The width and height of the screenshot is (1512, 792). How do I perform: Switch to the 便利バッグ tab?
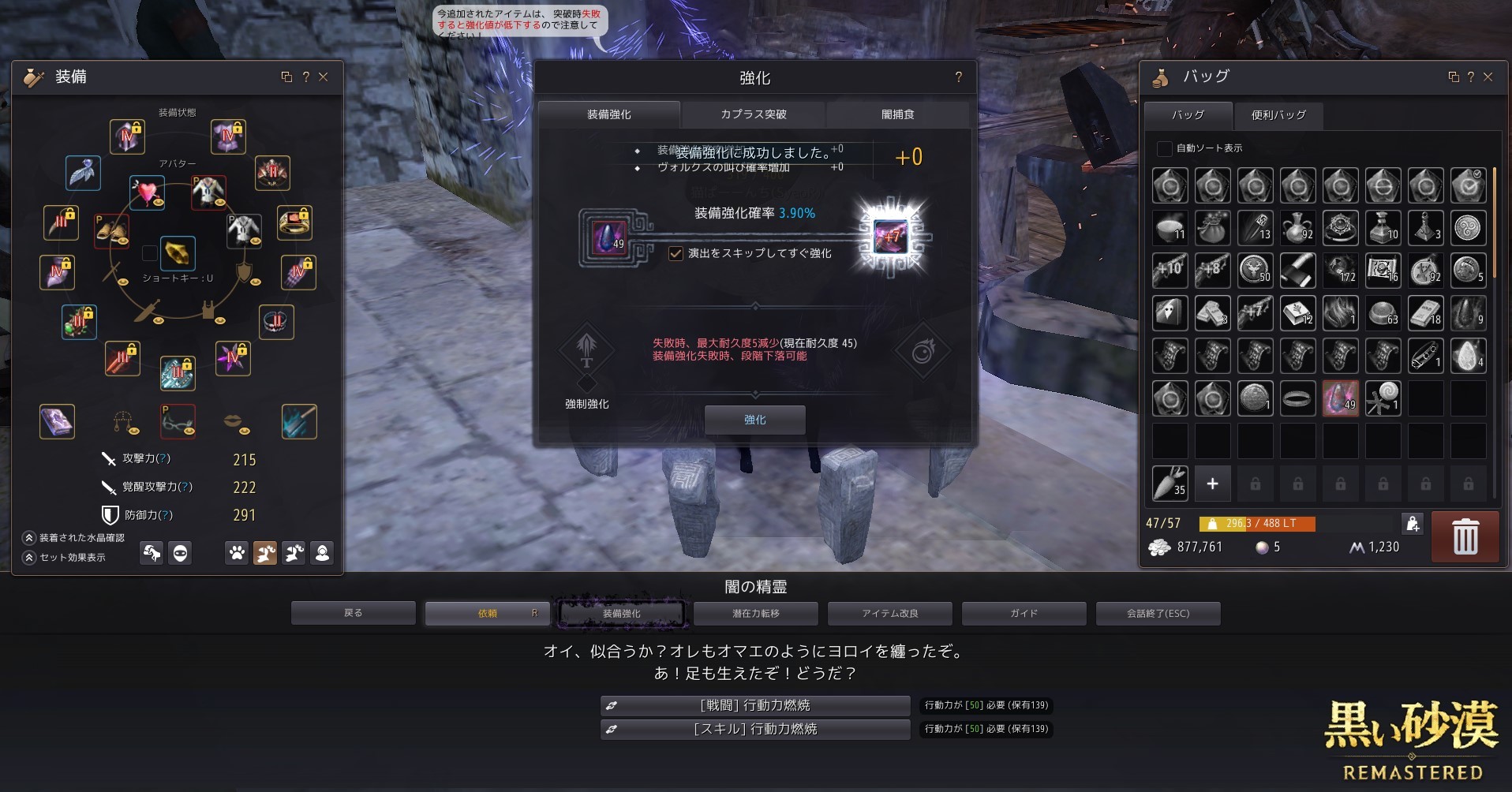(1278, 115)
